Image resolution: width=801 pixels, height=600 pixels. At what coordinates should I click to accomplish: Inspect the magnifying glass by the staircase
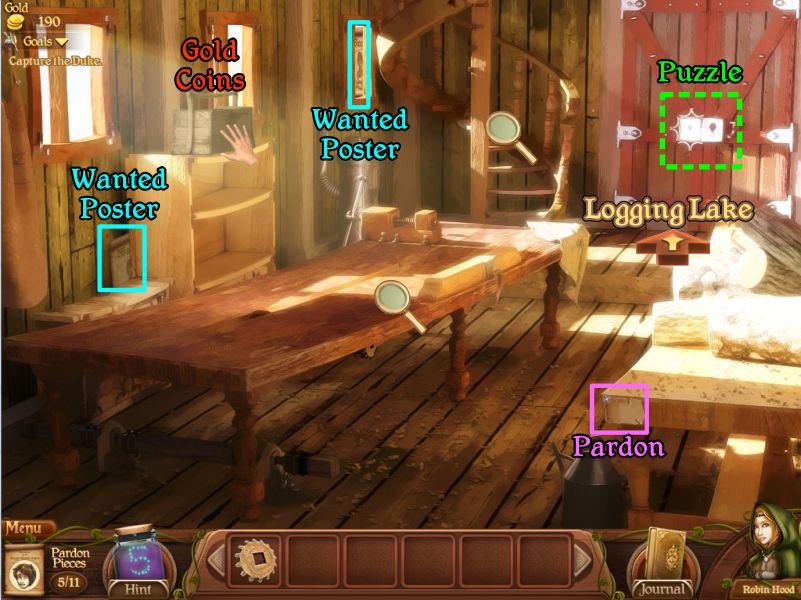point(504,130)
